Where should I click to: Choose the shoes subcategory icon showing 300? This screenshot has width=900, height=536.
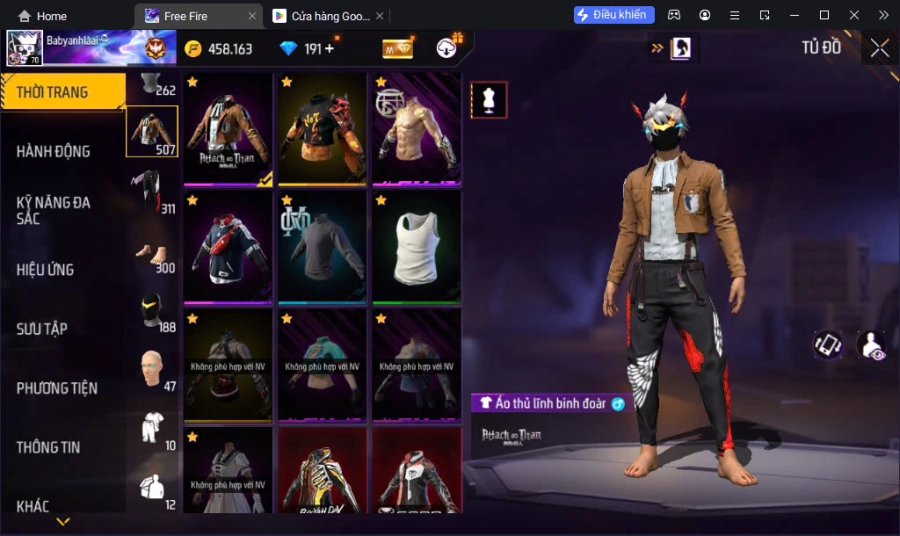click(151, 250)
